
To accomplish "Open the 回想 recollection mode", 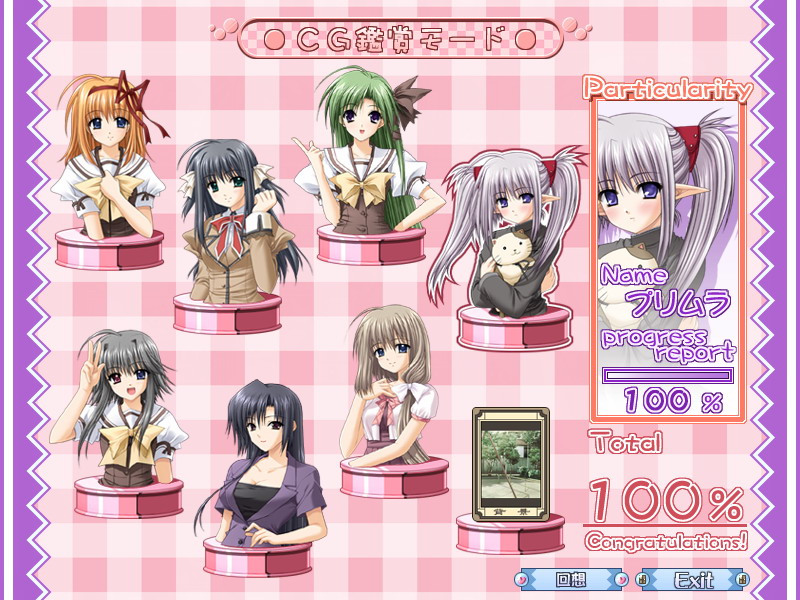I will click(x=570, y=579).
